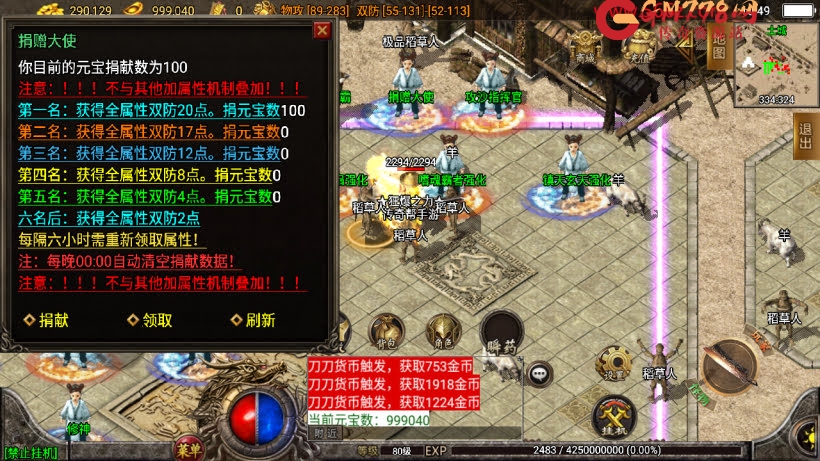The width and height of the screenshot is (820, 461).
Task: Open the 背包 bag icon
Action: coord(386,332)
